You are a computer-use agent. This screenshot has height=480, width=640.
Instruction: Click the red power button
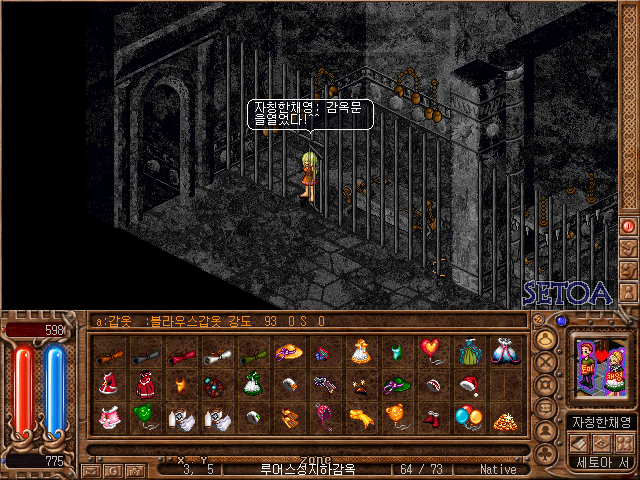(628, 226)
